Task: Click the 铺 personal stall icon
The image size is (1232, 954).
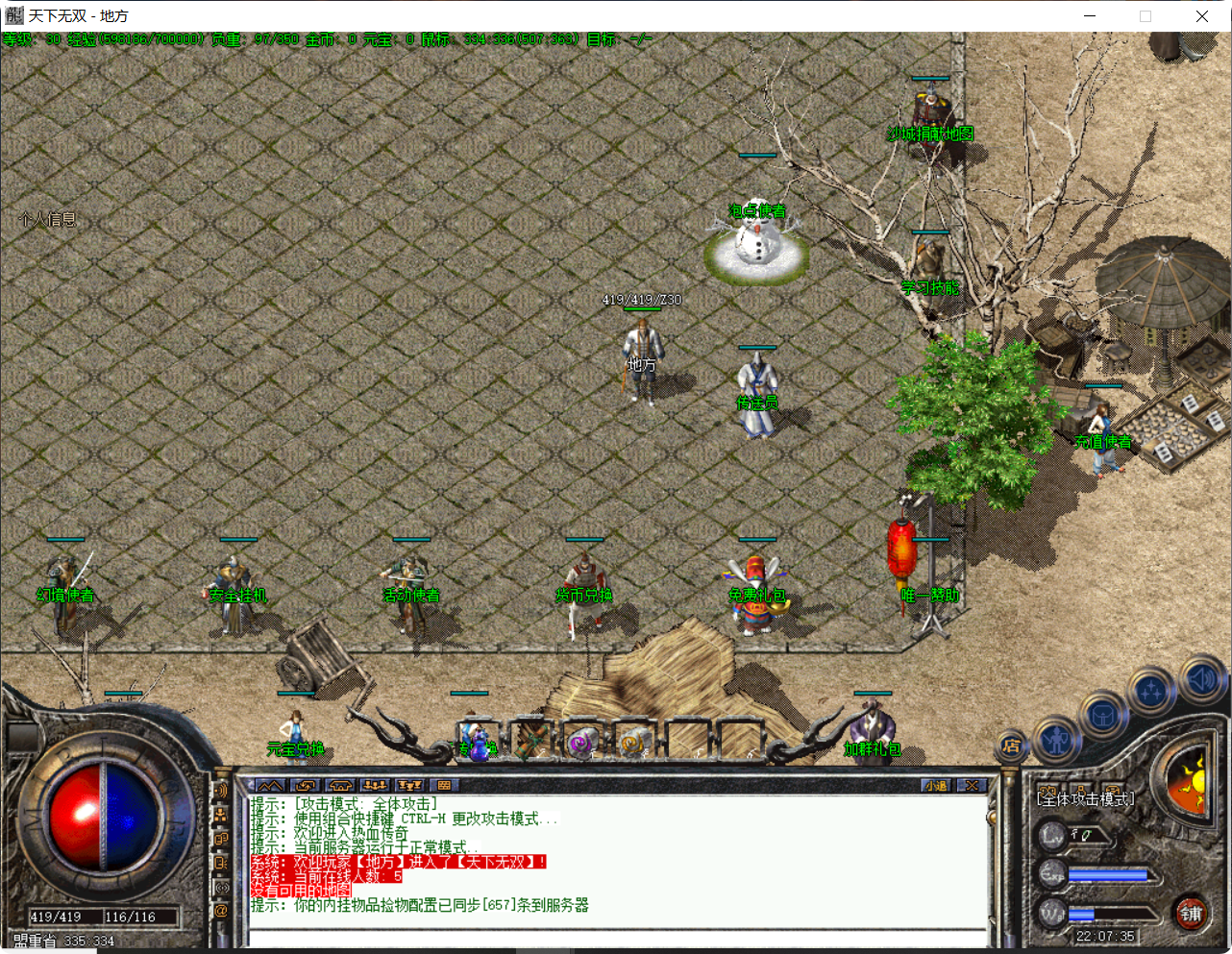Action: pyautogui.click(x=1195, y=913)
